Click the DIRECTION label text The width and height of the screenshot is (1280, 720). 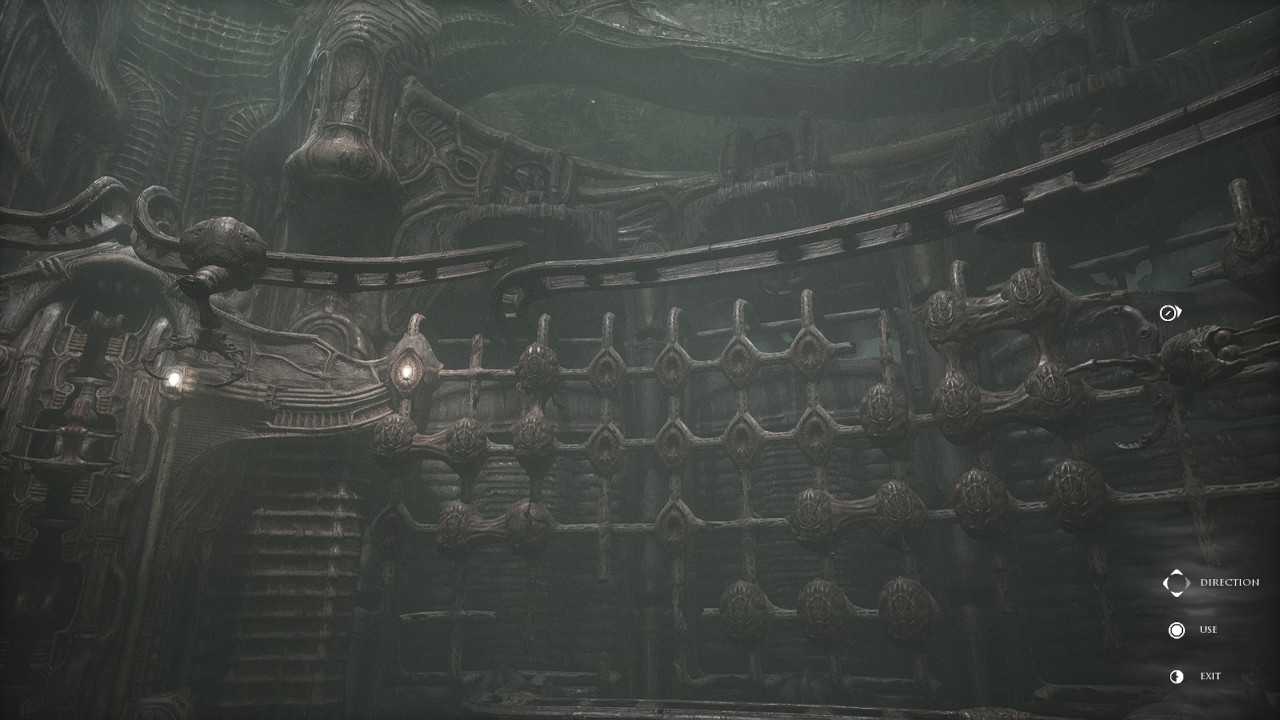tap(1231, 580)
